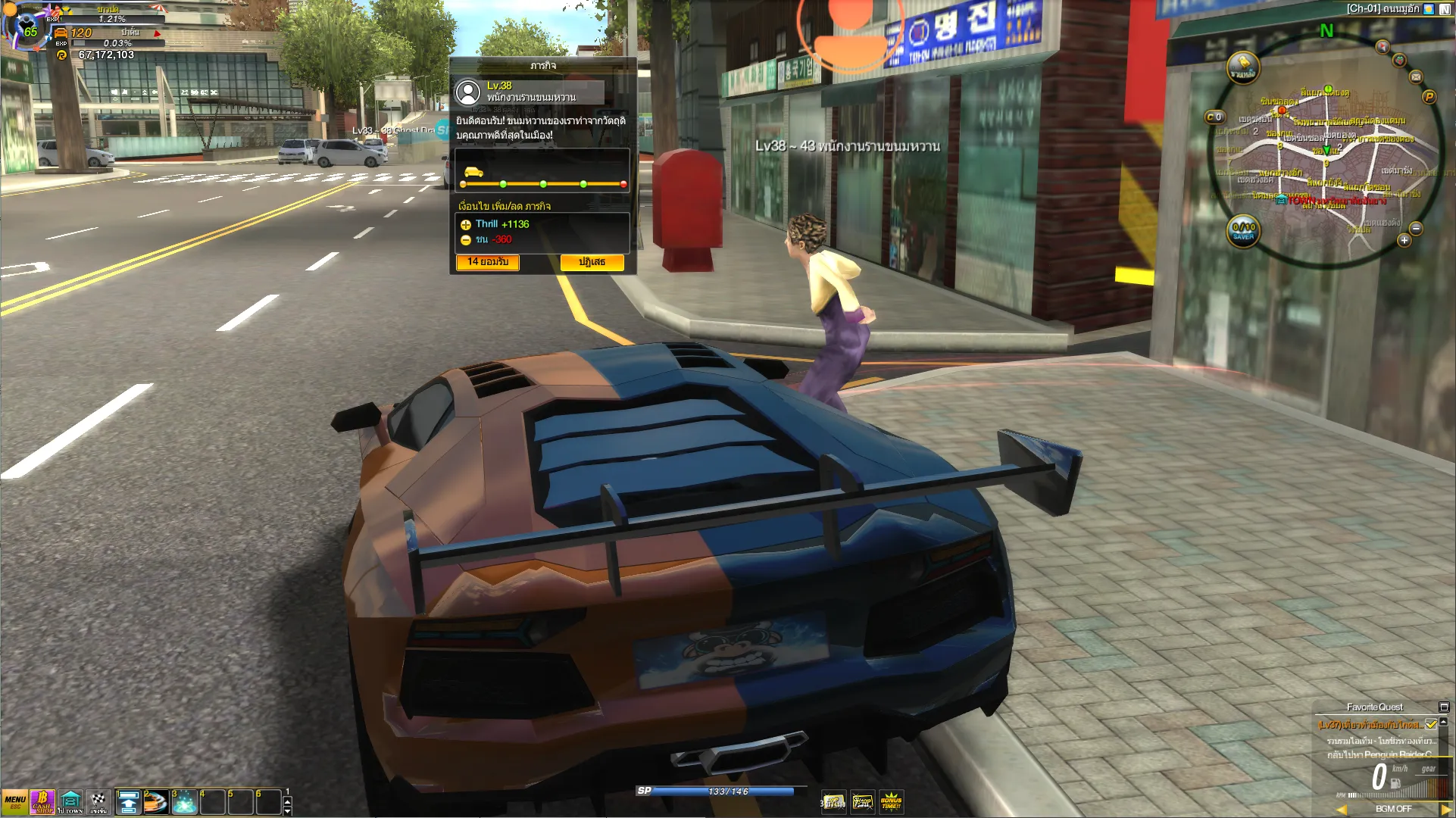Click the yellow P button on minimap
Viewport: 1456px width, 818px height.
tap(1429, 97)
